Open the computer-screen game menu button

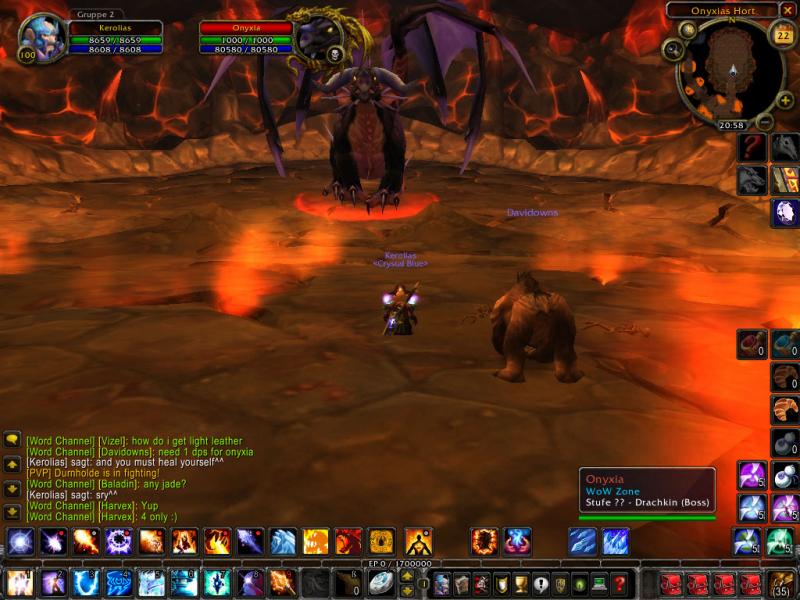[x=600, y=584]
